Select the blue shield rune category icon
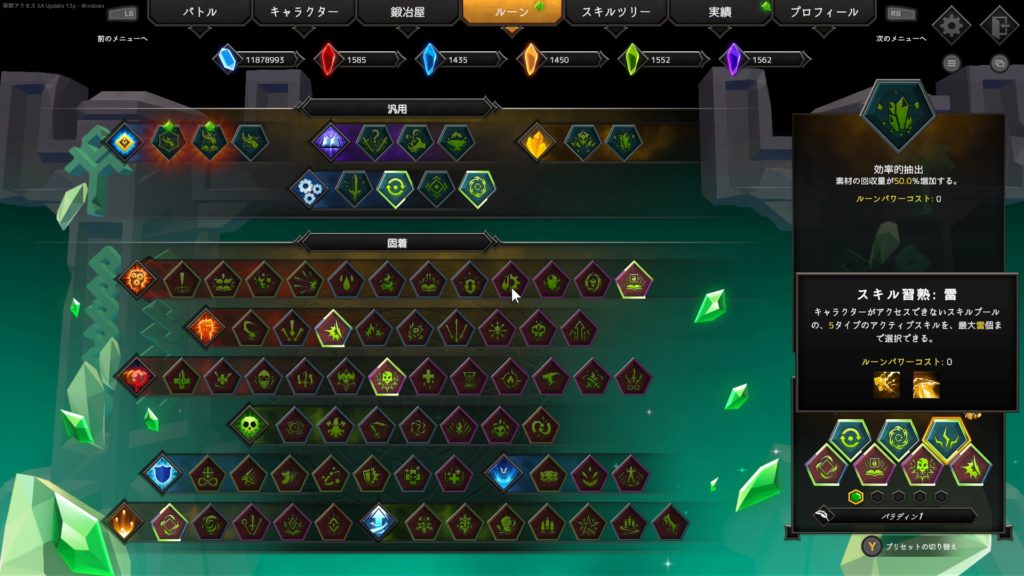1024x576 pixels. click(x=161, y=473)
